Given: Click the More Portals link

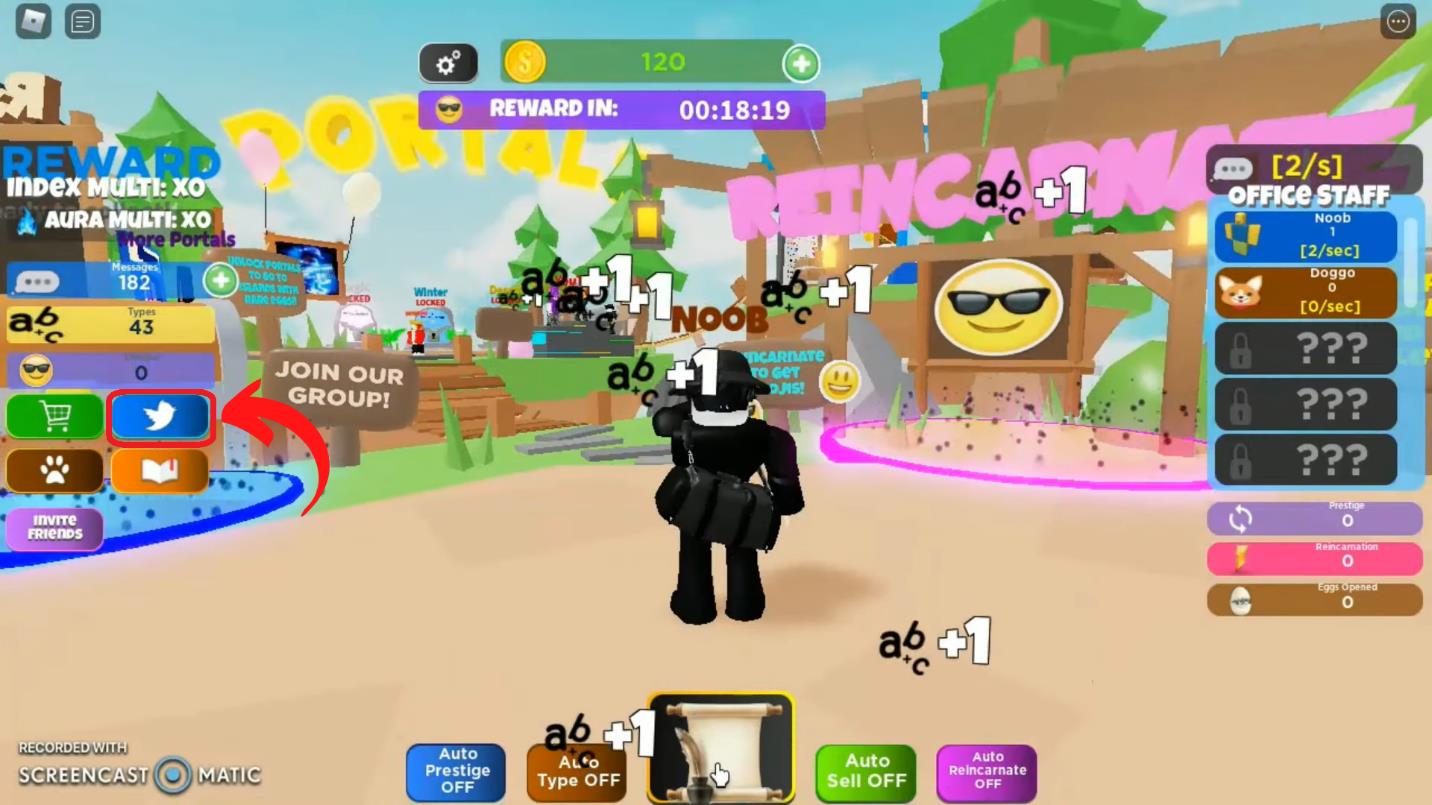Looking at the screenshot, I should click(x=177, y=239).
